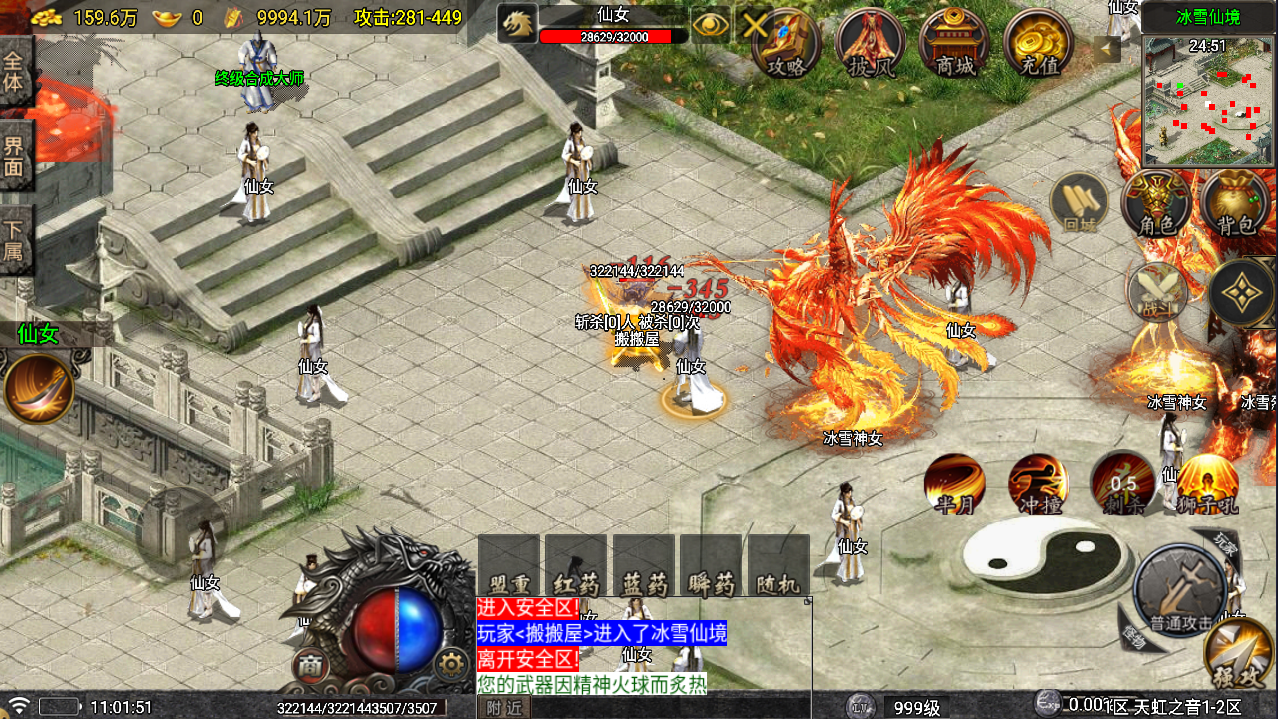Viewport: 1278px width, 719px height.
Task: Use the 随机 random teleport slot
Action: [779, 566]
